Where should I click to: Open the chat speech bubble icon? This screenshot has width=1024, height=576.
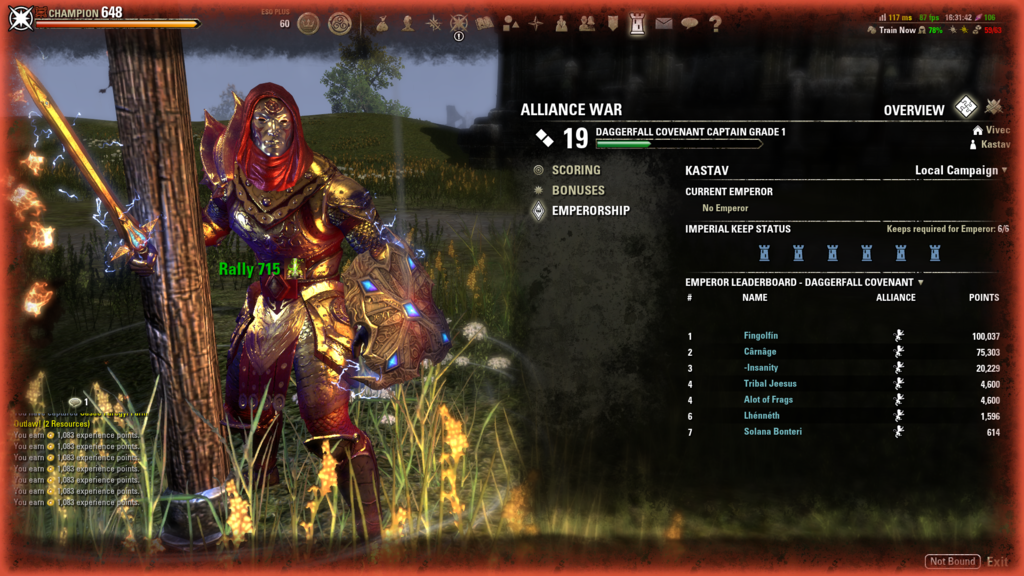[x=689, y=24]
